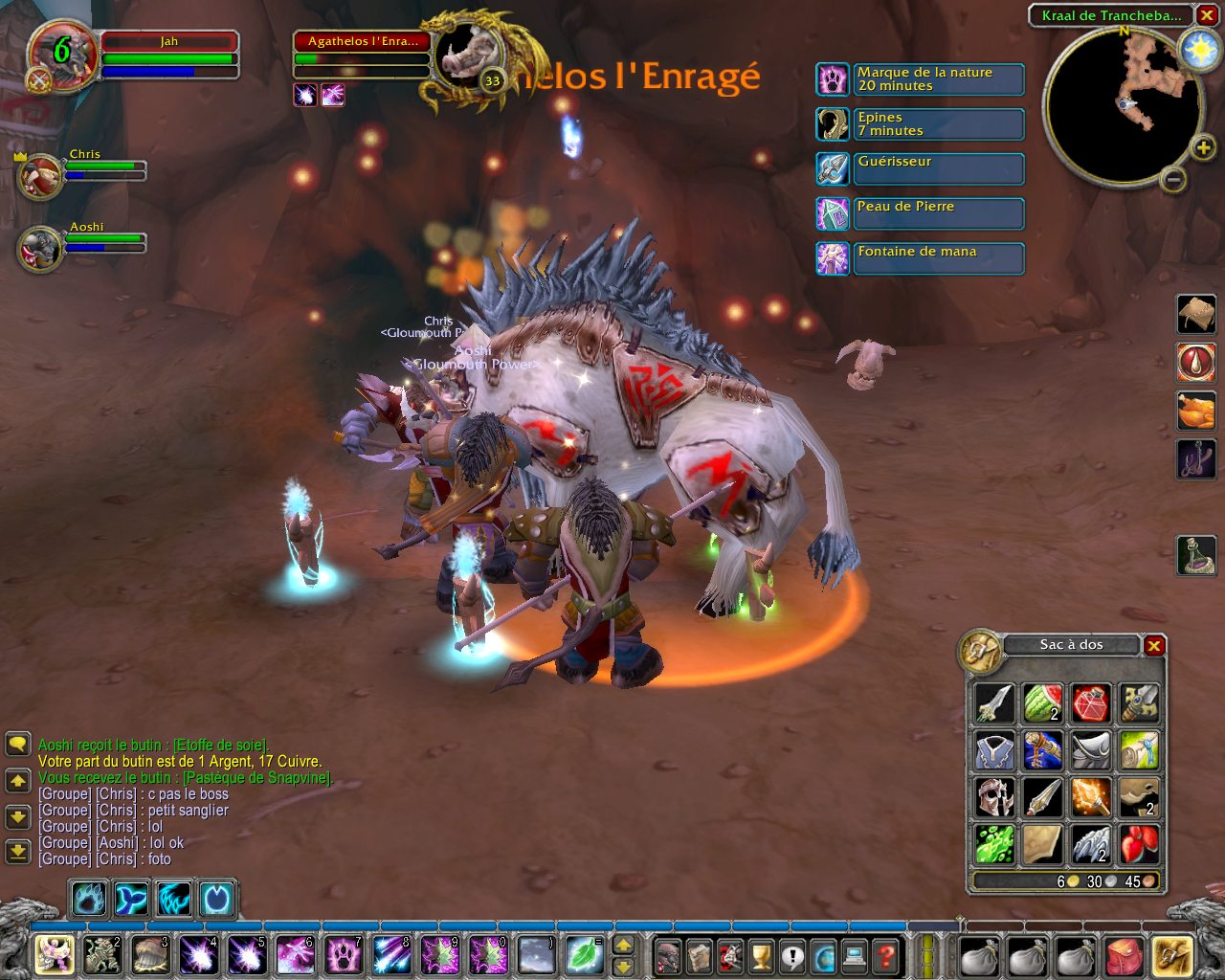Select party member Chris's portrait
The image size is (1225, 980).
pyautogui.click(x=40, y=177)
